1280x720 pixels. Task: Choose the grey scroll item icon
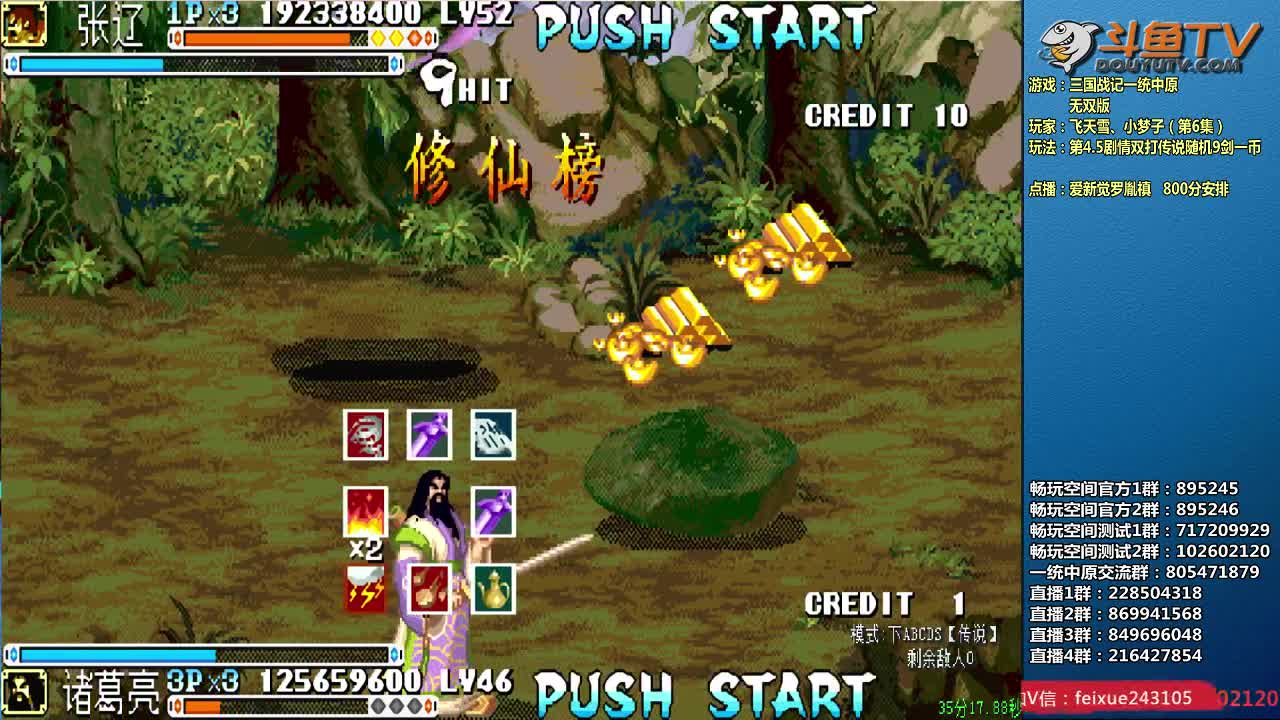click(493, 435)
